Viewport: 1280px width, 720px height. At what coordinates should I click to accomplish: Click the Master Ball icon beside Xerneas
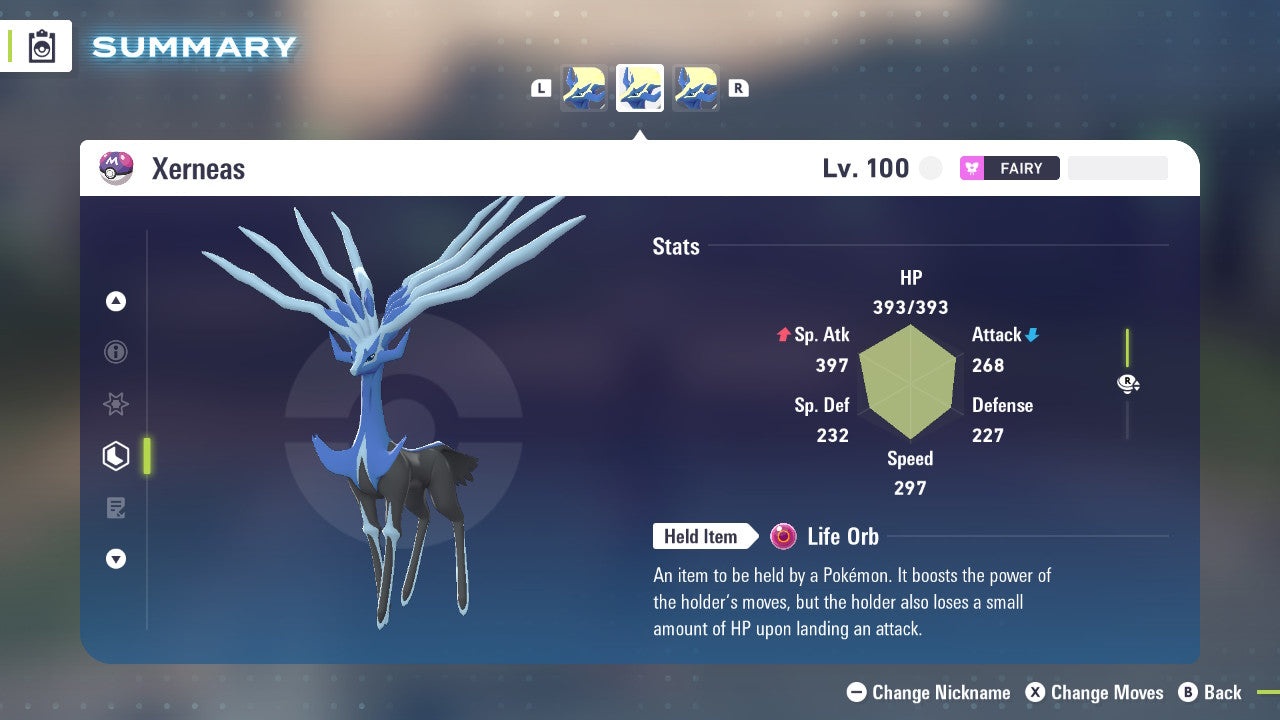coord(115,167)
